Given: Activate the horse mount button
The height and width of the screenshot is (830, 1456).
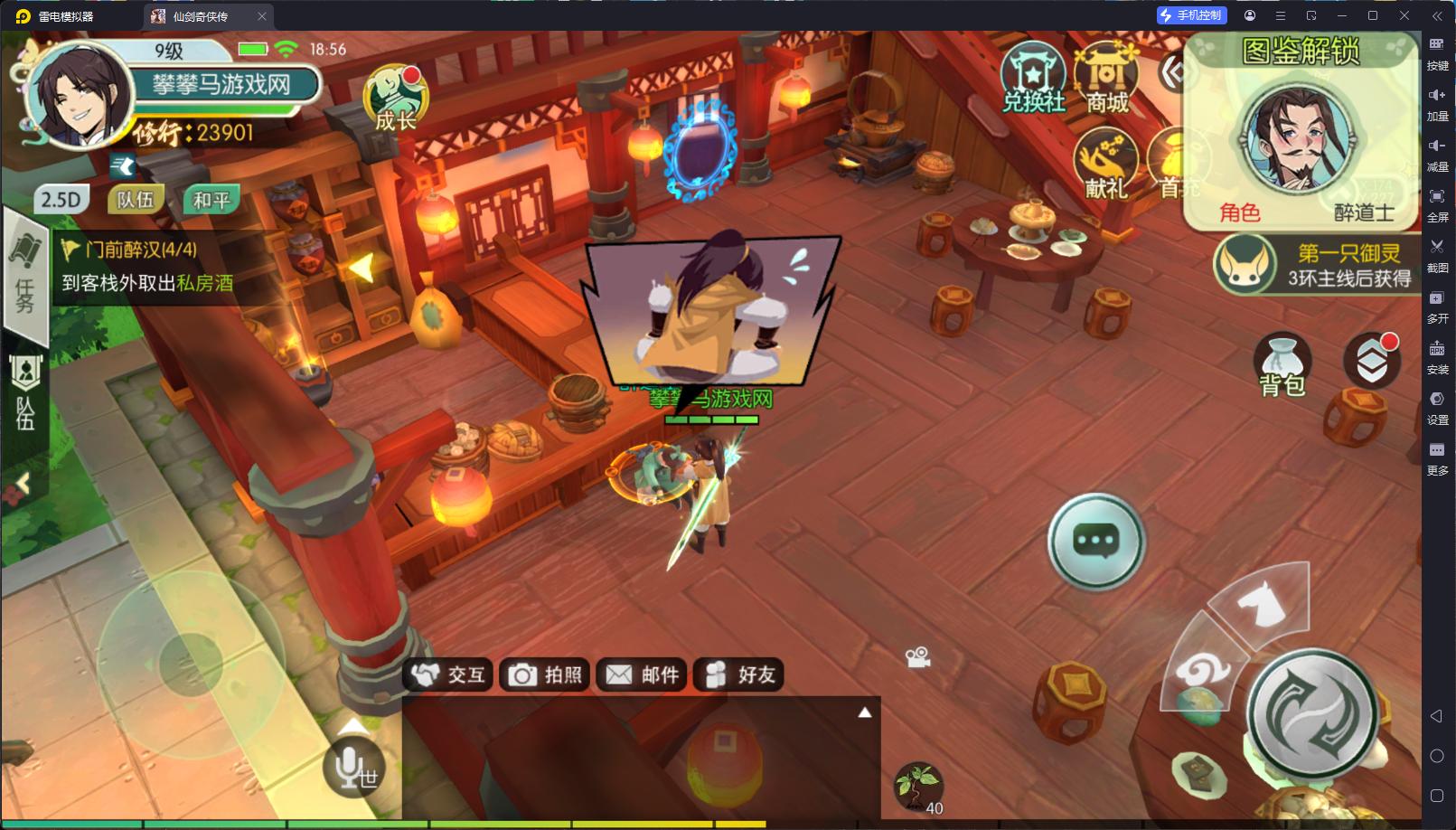Looking at the screenshot, I should click(1263, 601).
